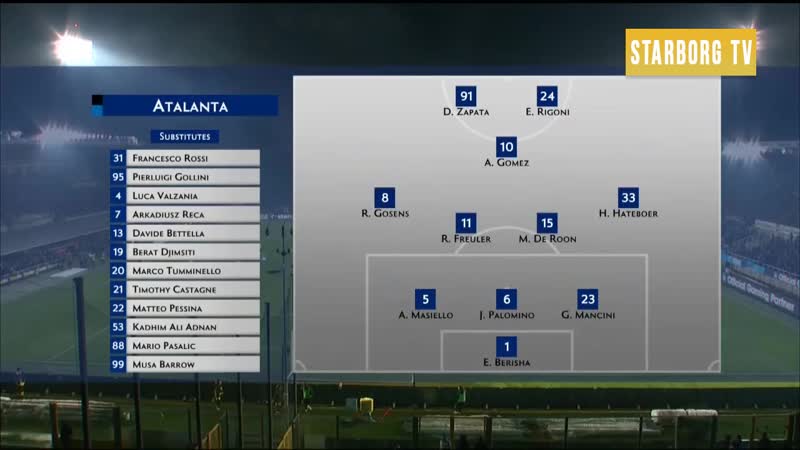Choose Pierluigi Gollini from the substitutes
This screenshot has width=800, height=450.
tap(185, 177)
